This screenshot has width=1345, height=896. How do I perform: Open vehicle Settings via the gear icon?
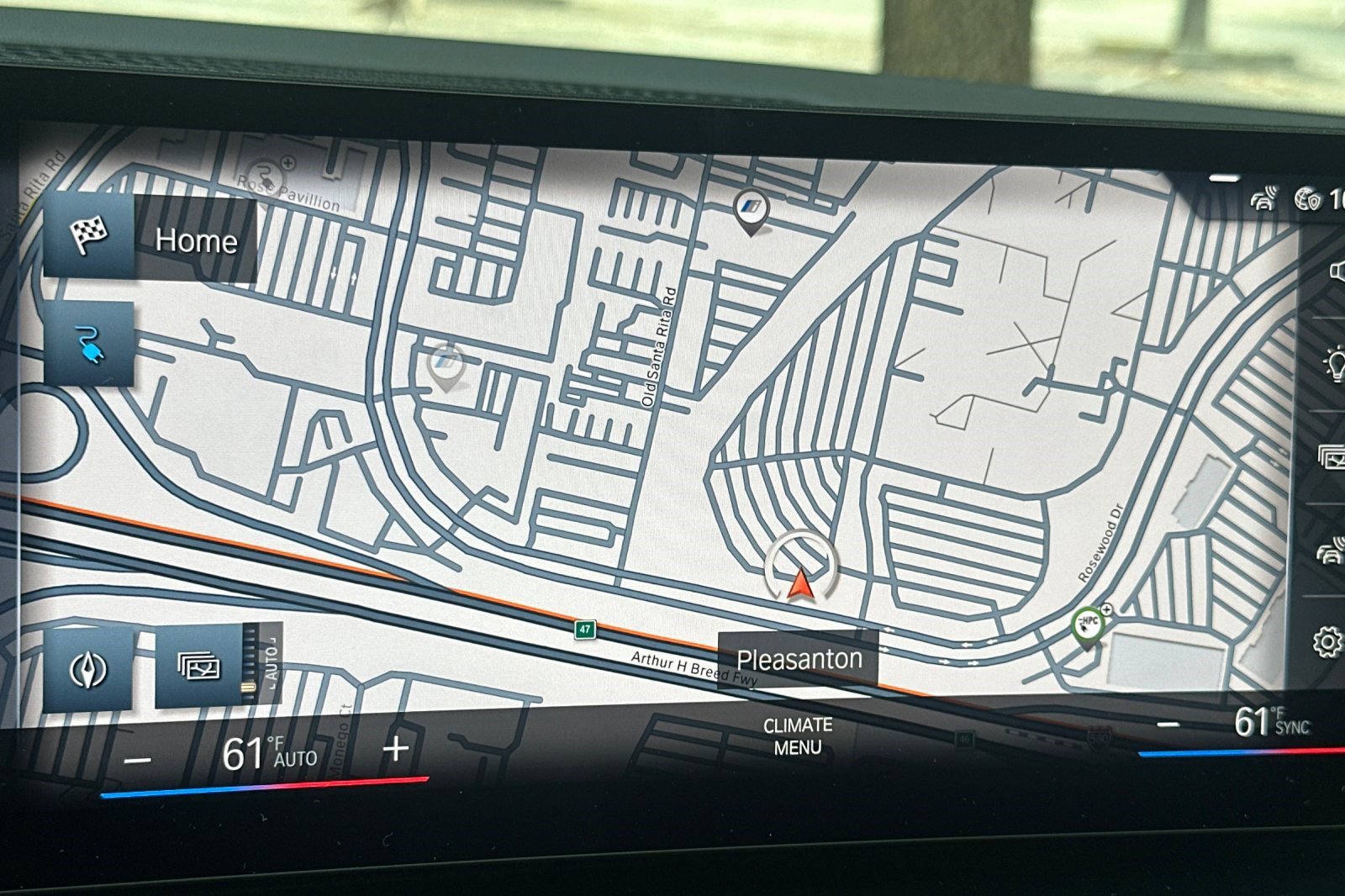point(1328,639)
